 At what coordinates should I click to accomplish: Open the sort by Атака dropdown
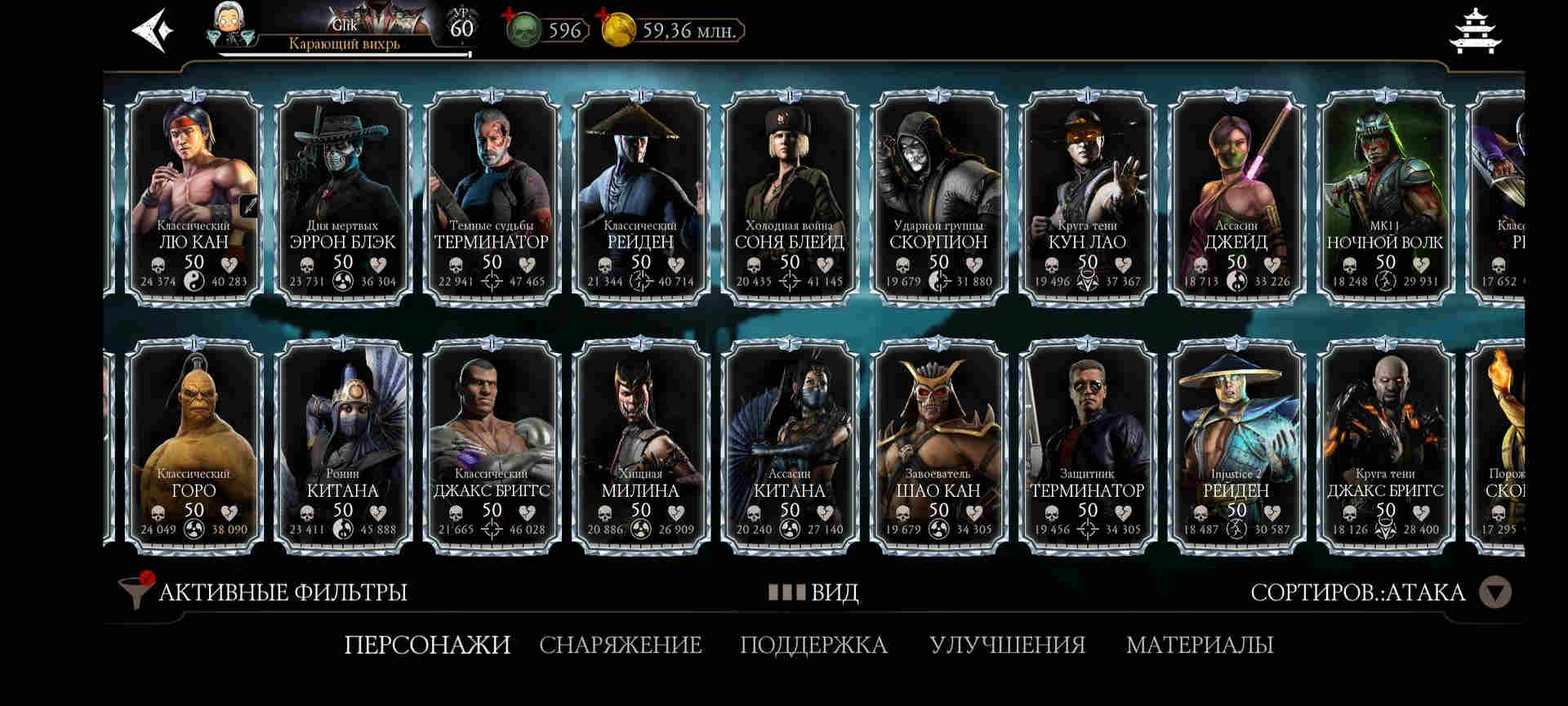(x=1496, y=592)
